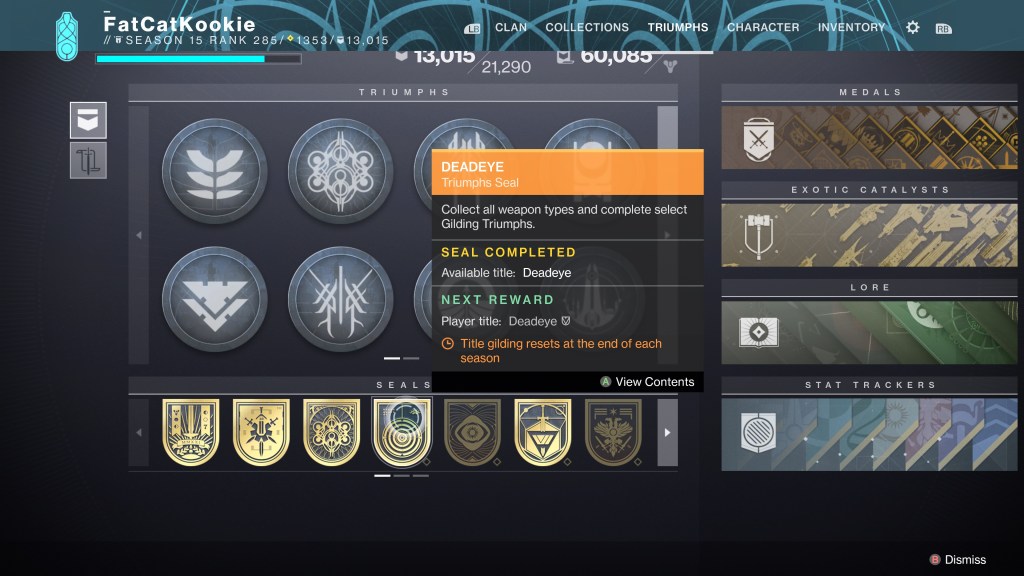
Task: Select the downward-chevron triumph category
Action: tap(214, 299)
